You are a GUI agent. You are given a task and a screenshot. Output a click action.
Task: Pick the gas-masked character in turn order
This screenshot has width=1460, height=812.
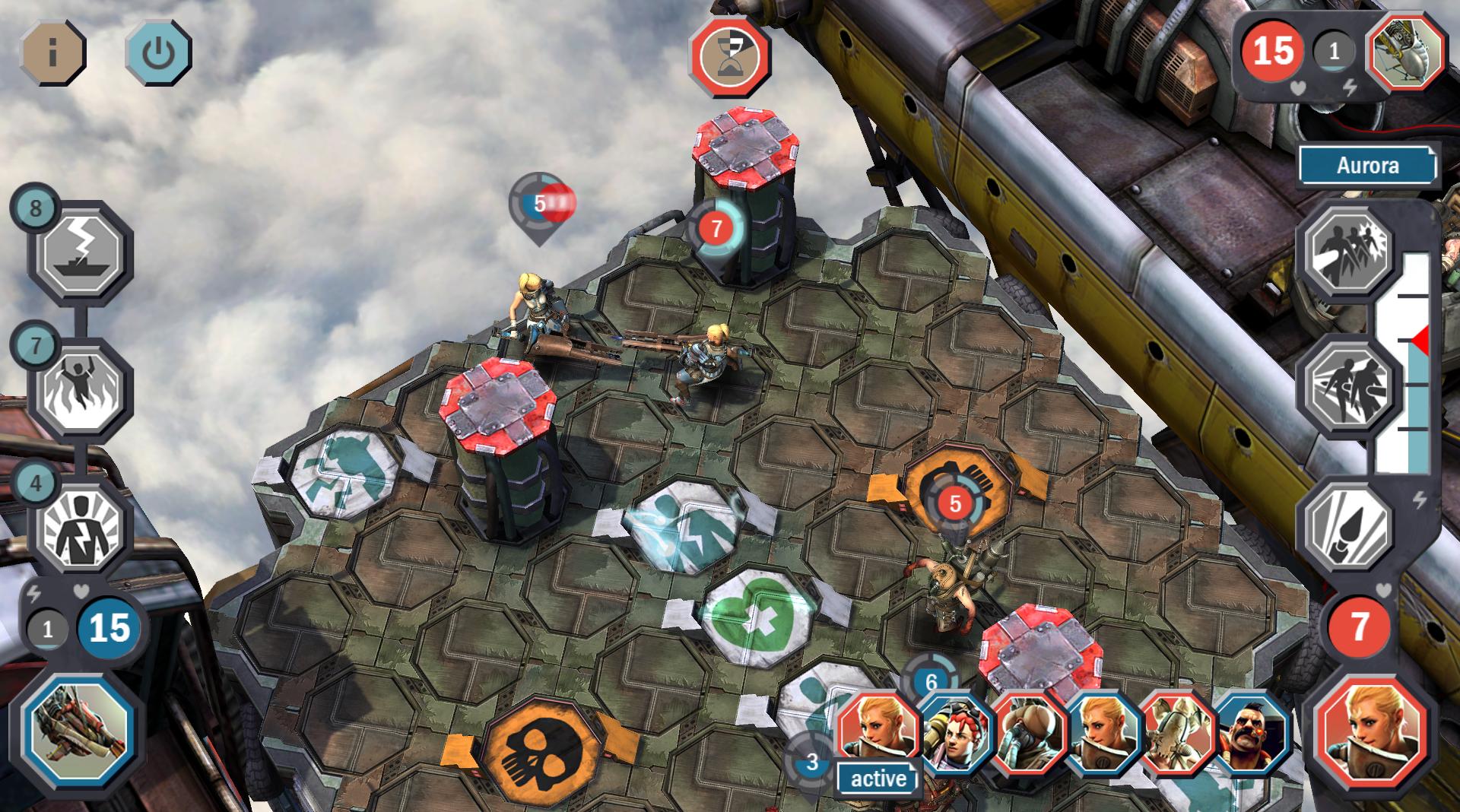(1028, 731)
